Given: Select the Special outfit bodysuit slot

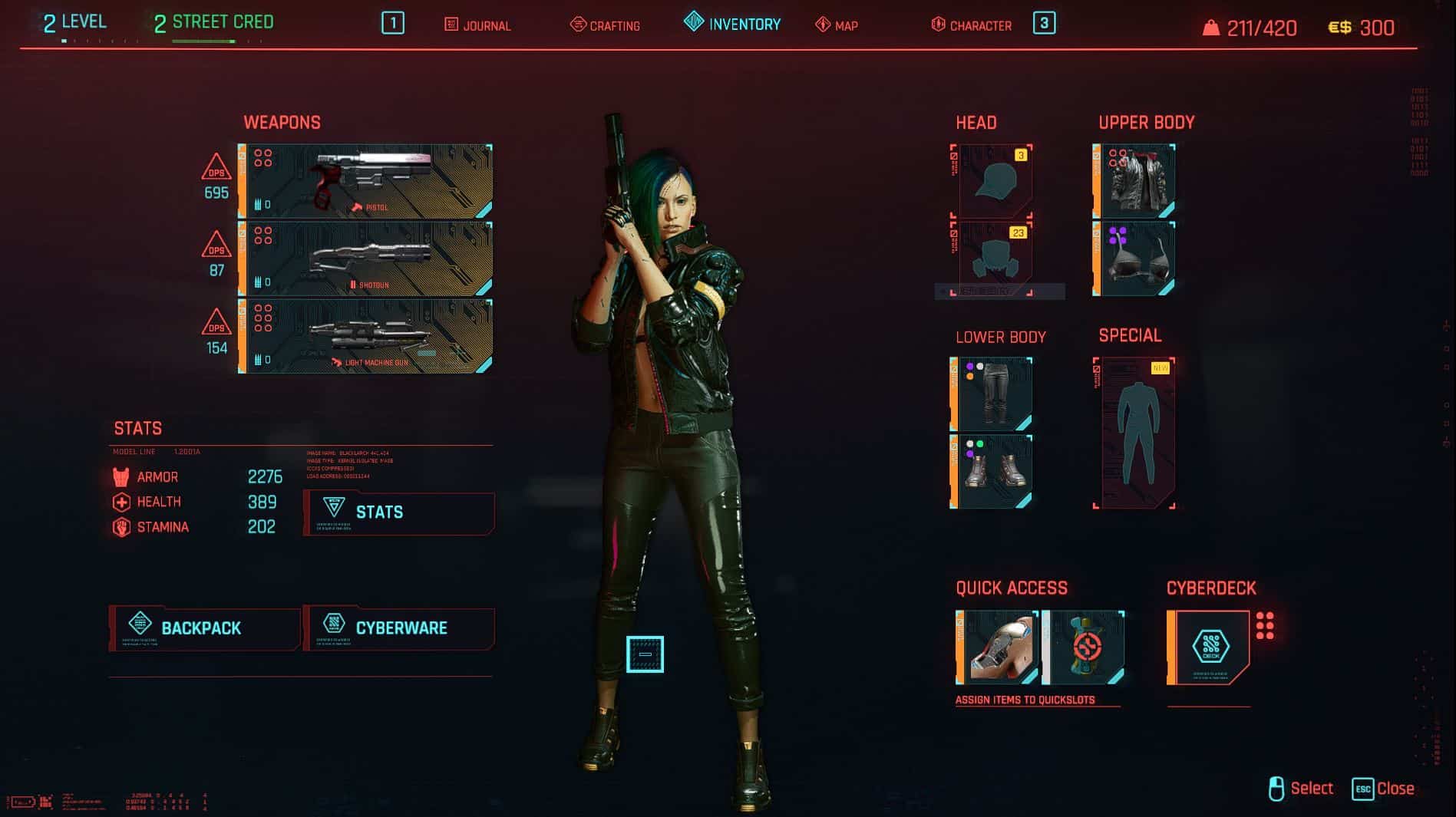Looking at the screenshot, I should pyautogui.click(x=1134, y=433).
